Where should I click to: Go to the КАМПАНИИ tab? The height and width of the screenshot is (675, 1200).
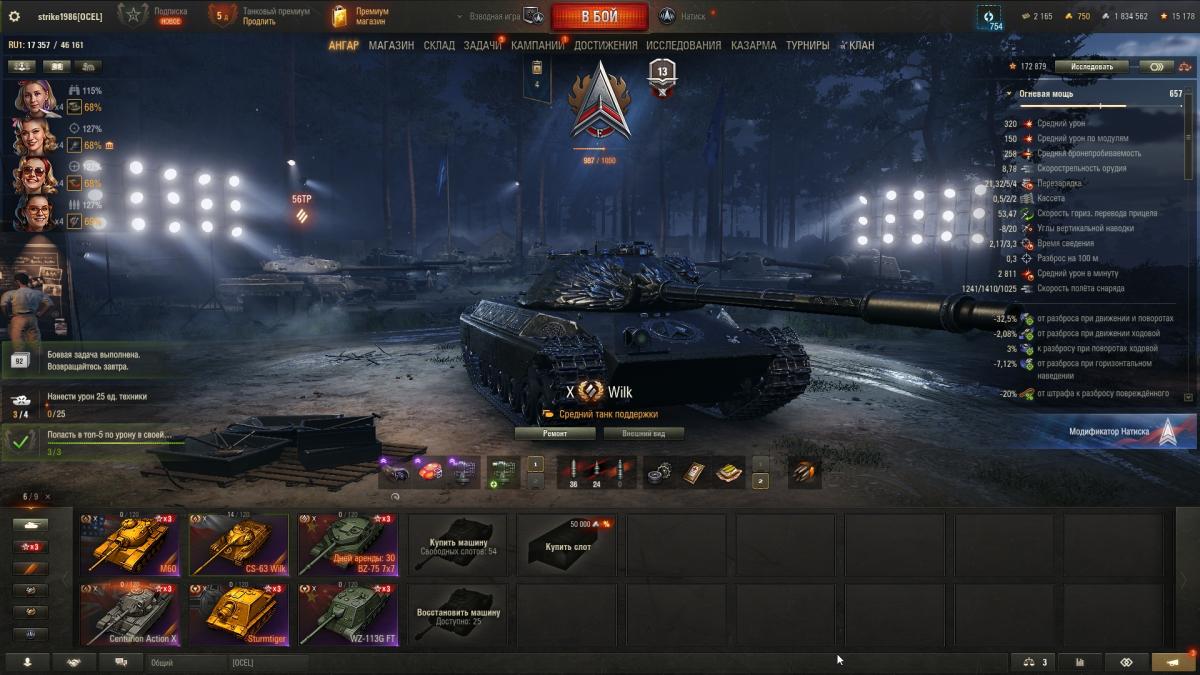[538, 45]
